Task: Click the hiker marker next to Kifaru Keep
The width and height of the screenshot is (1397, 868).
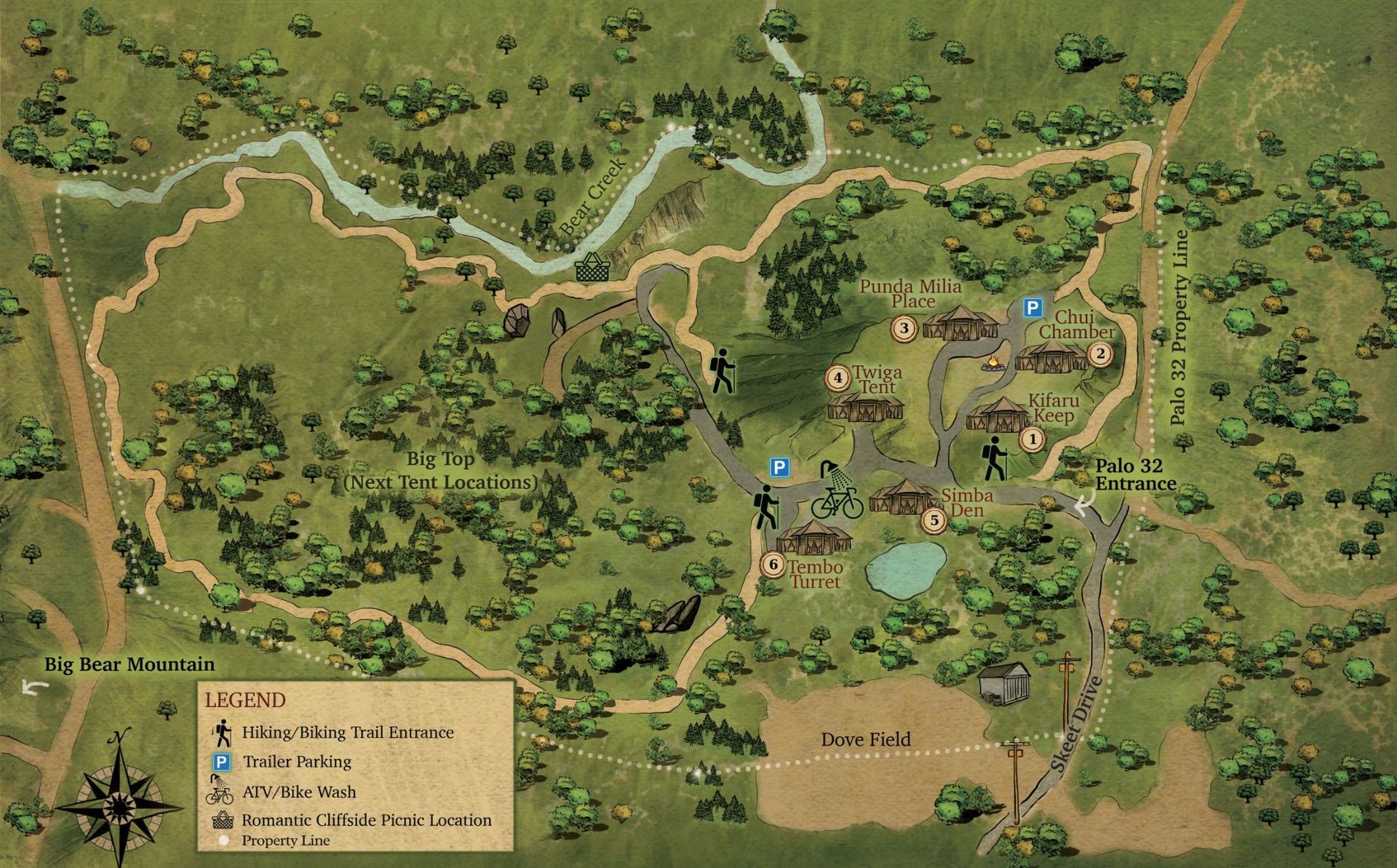Action: coord(994,459)
